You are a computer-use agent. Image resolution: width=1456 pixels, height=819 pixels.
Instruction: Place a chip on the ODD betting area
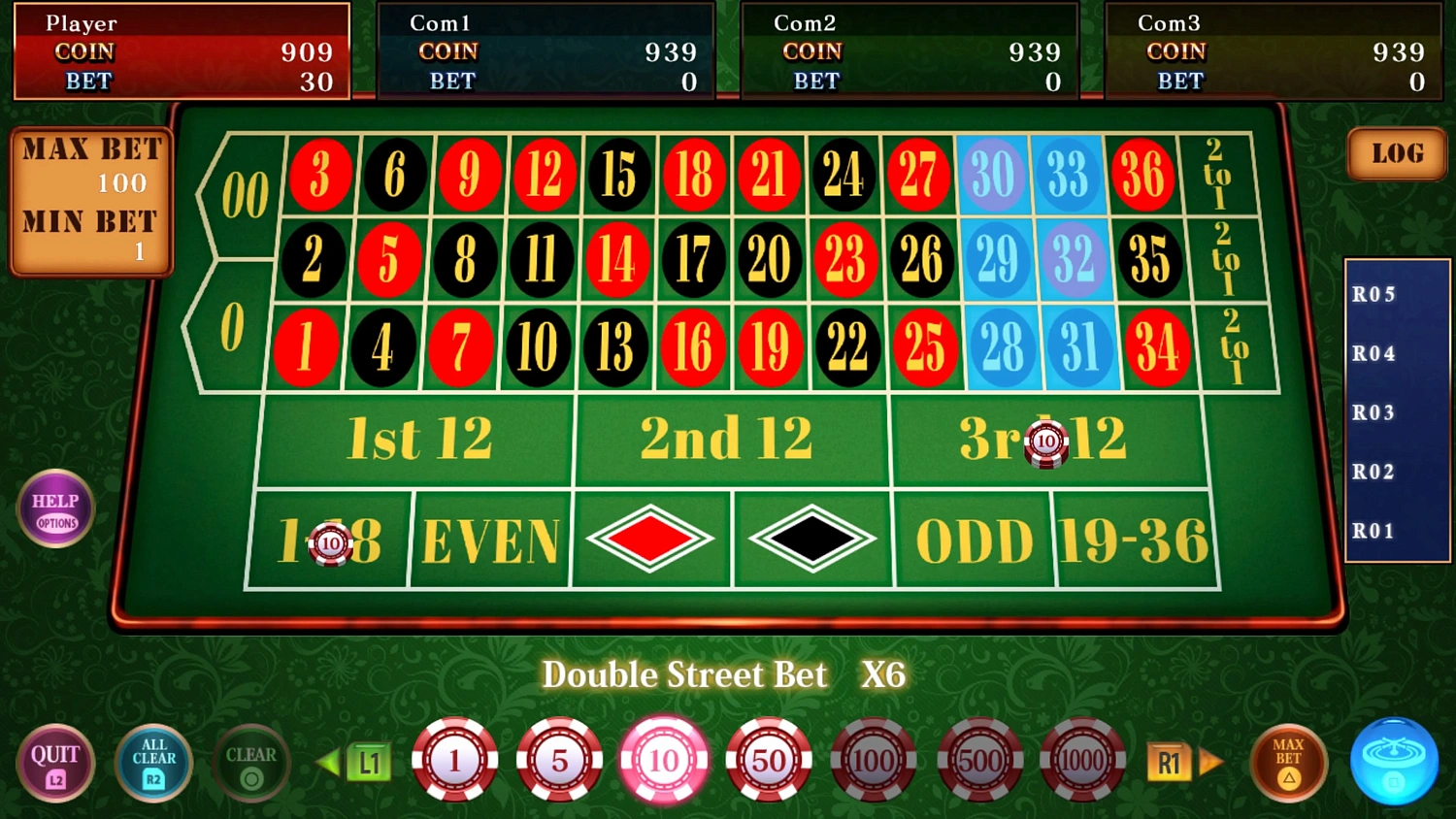click(974, 540)
